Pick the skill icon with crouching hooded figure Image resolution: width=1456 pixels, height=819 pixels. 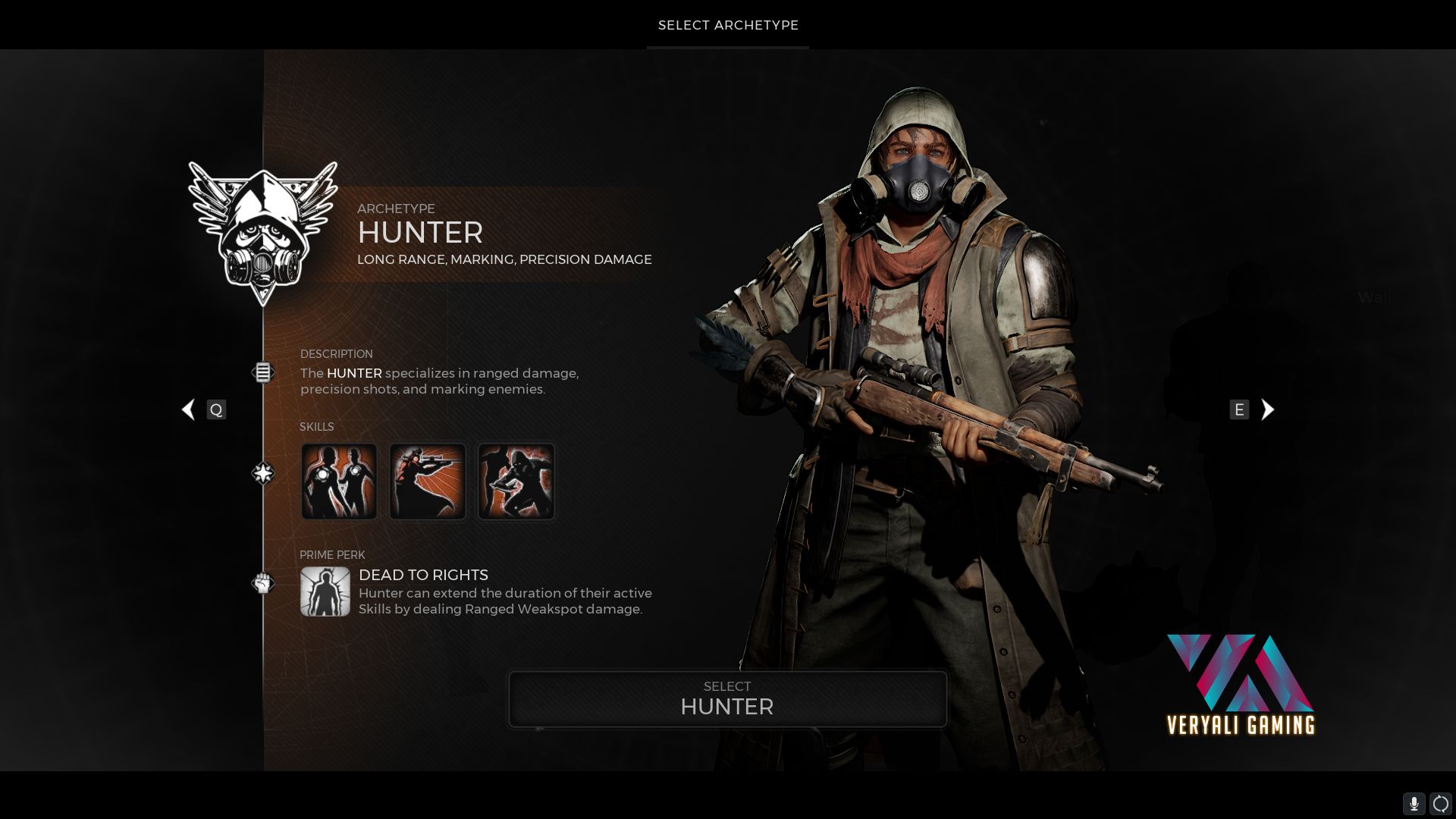pos(516,482)
